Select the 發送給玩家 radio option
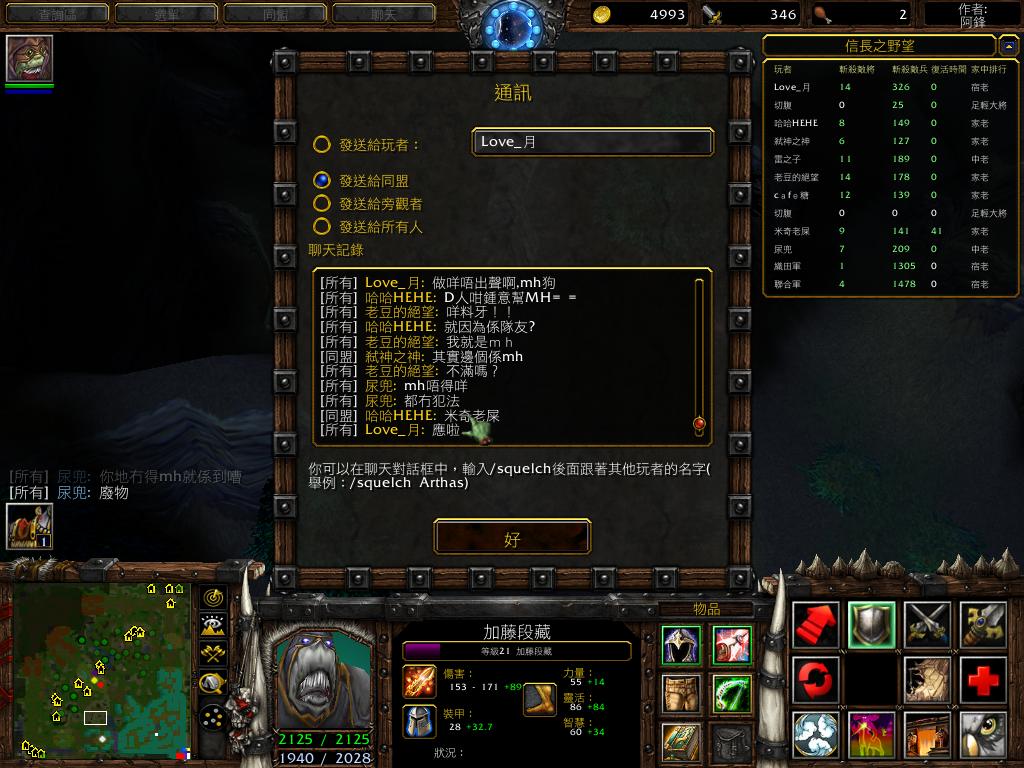Image resolution: width=1024 pixels, height=768 pixels. point(321,145)
